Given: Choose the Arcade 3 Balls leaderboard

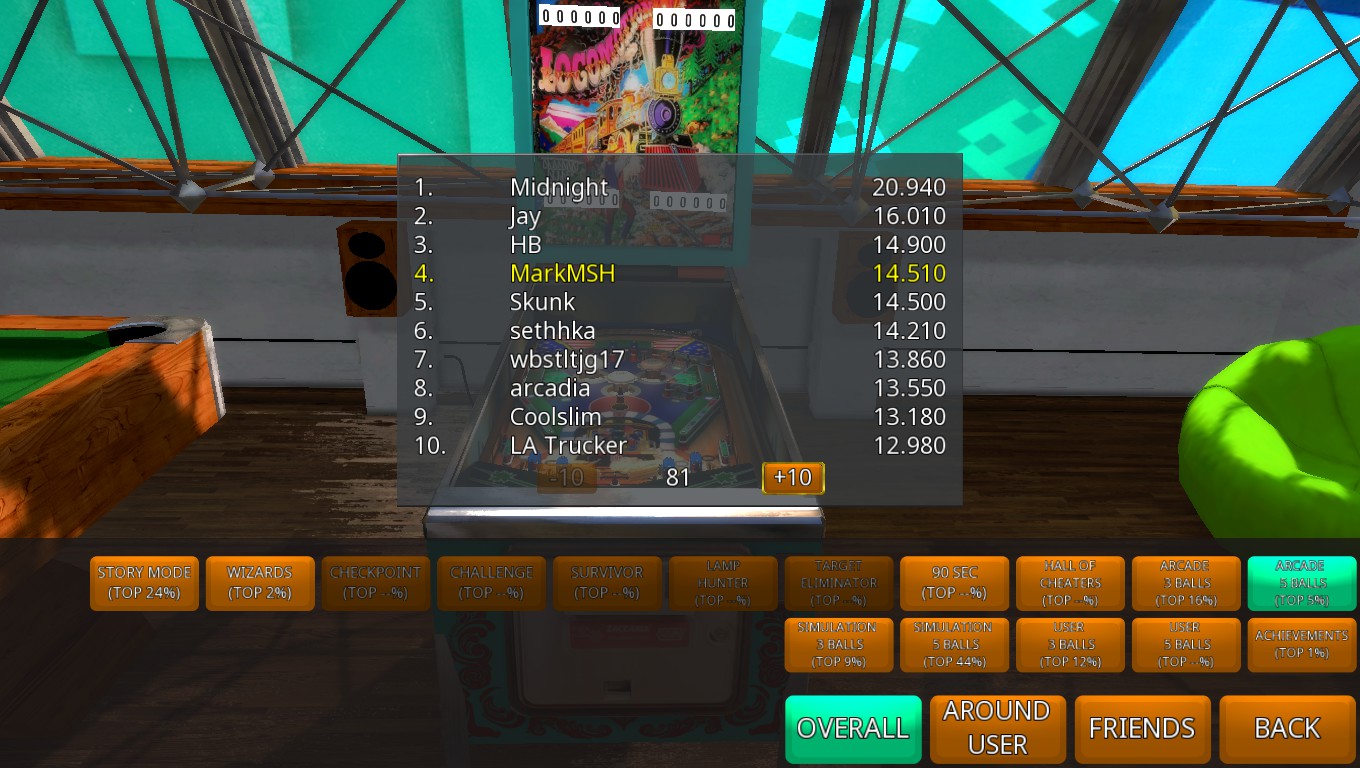Looking at the screenshot, I should pos(1186,583).
